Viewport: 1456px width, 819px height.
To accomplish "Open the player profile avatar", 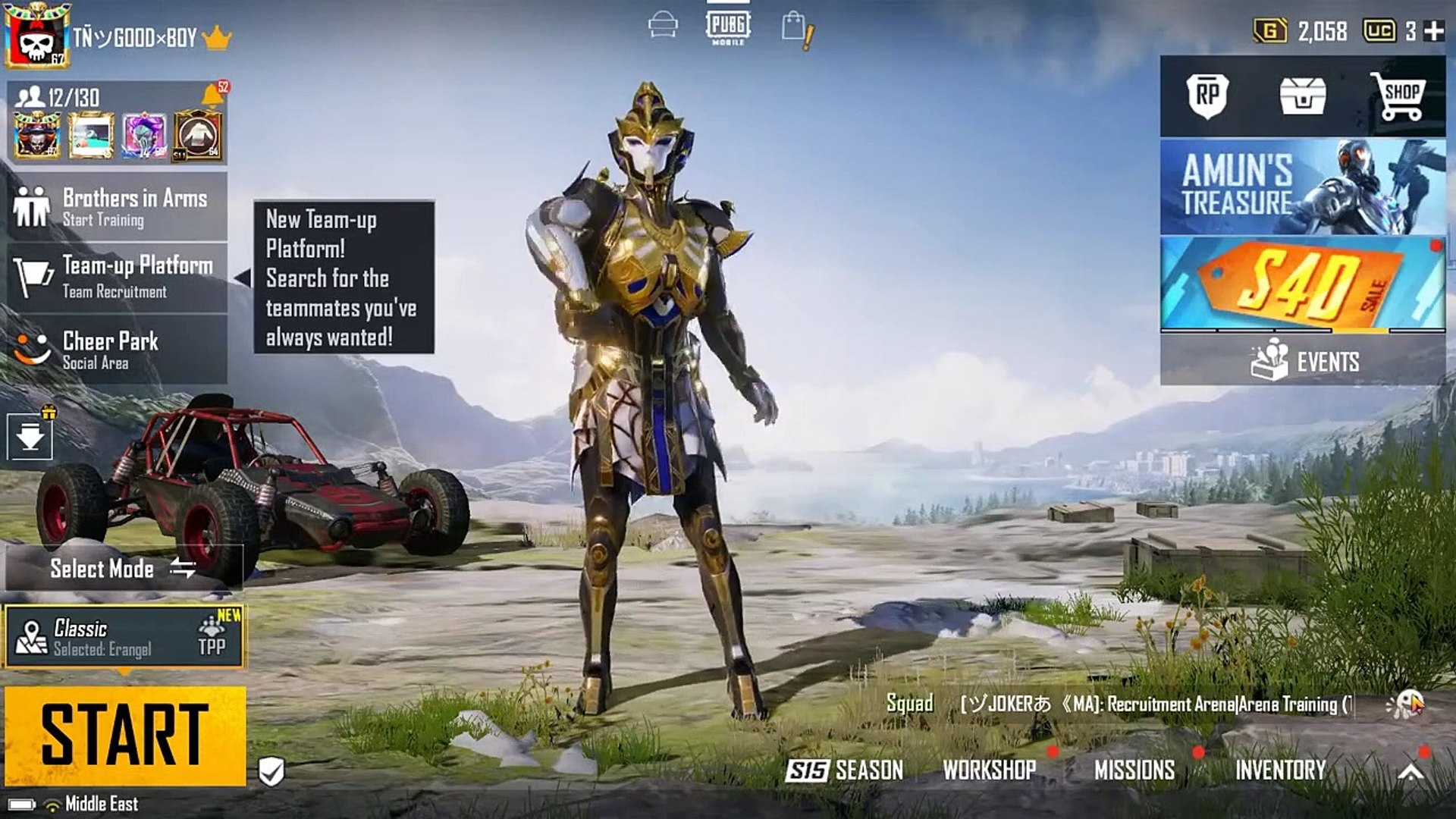I will tap(37, 36).
